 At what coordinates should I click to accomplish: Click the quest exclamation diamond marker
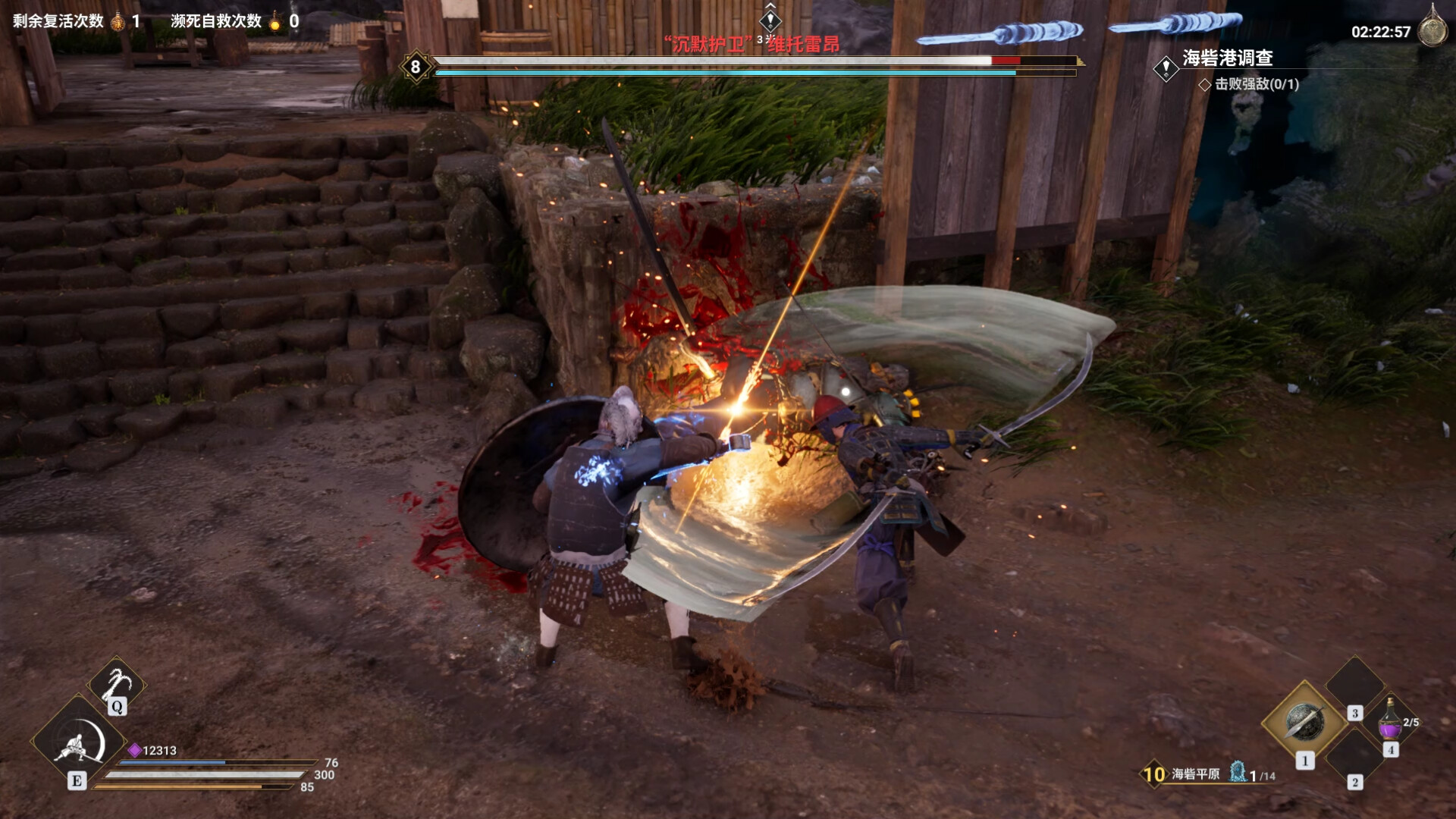point(1166,69)
